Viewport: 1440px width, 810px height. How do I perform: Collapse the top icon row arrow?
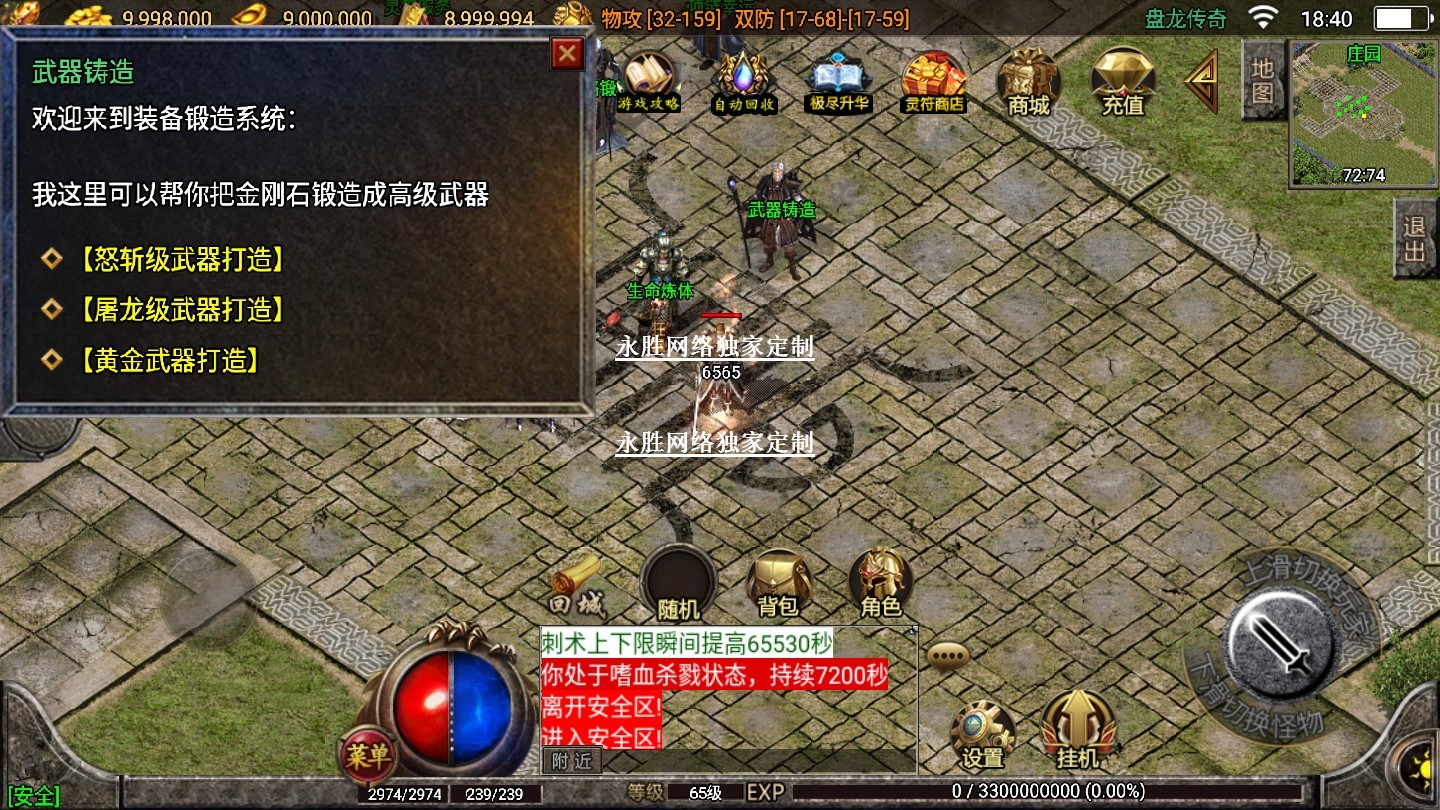pyautogui.click(x=1201, y=81)
